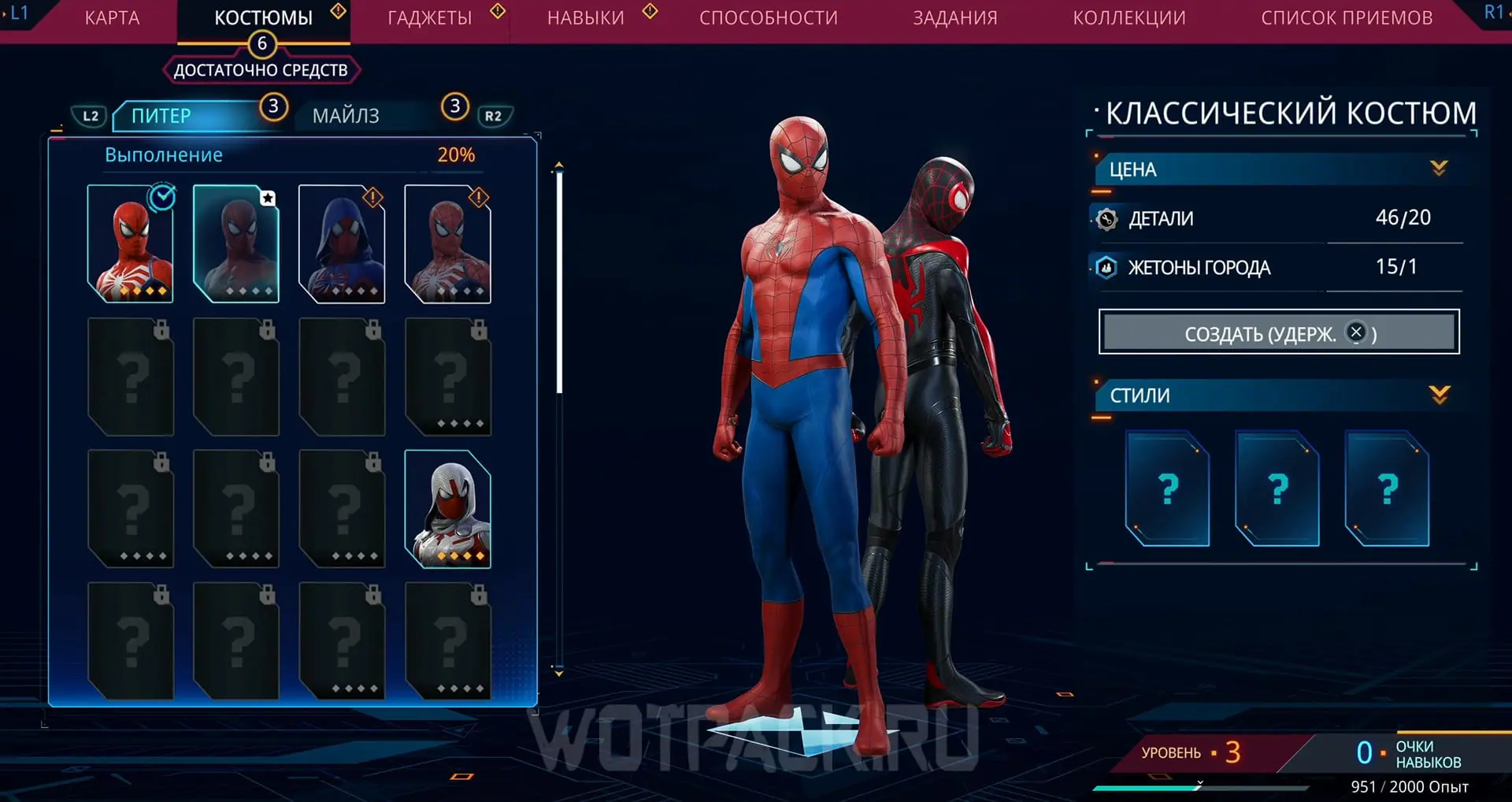Select the equipped advanced suit with checkmark
Screen dimensions: 1512x802
[131, 244]
